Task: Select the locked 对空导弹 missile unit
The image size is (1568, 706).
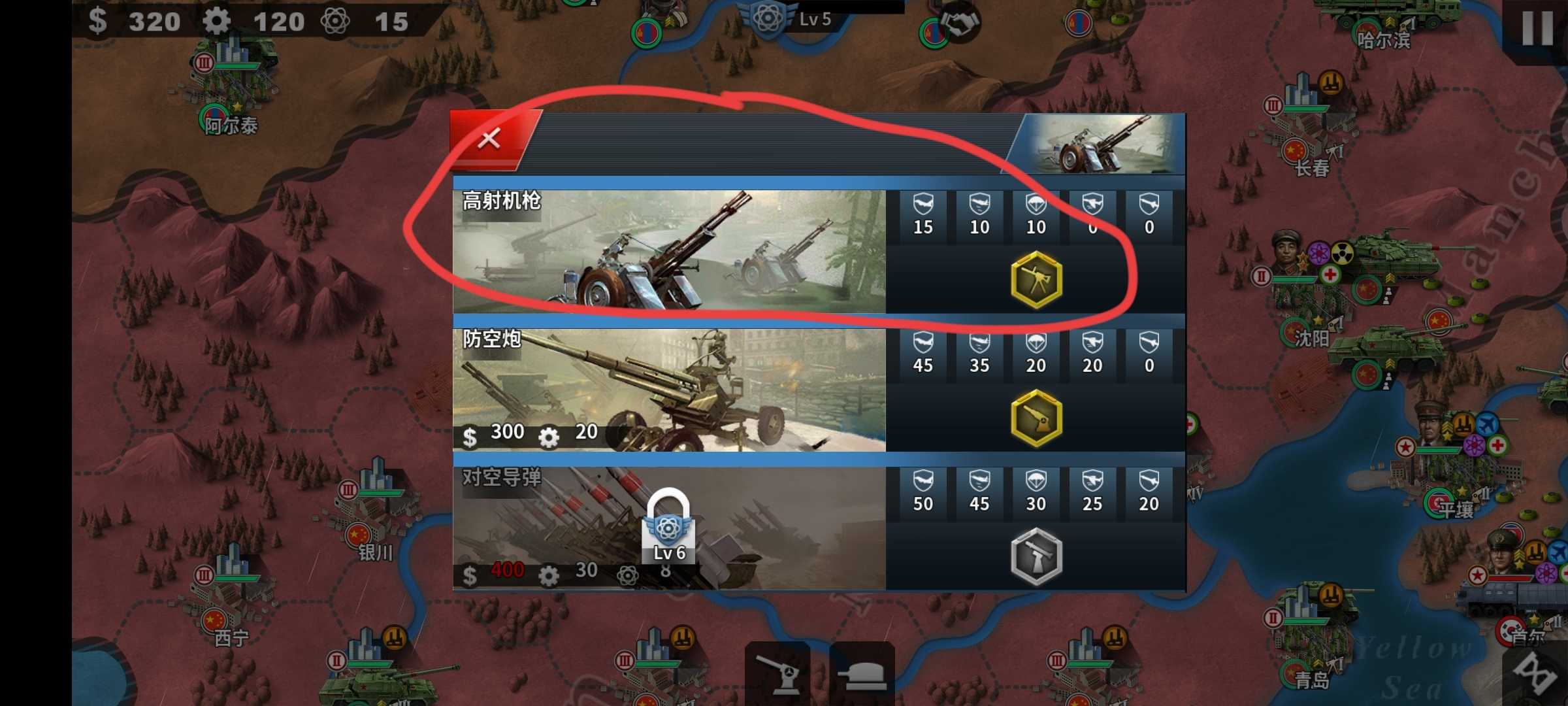Action: tap(669, 528)
